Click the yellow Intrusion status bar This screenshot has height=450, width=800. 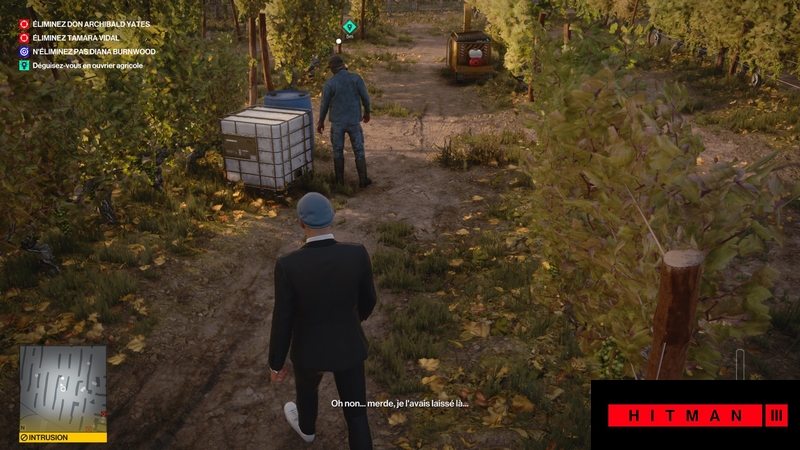point(63,437)
